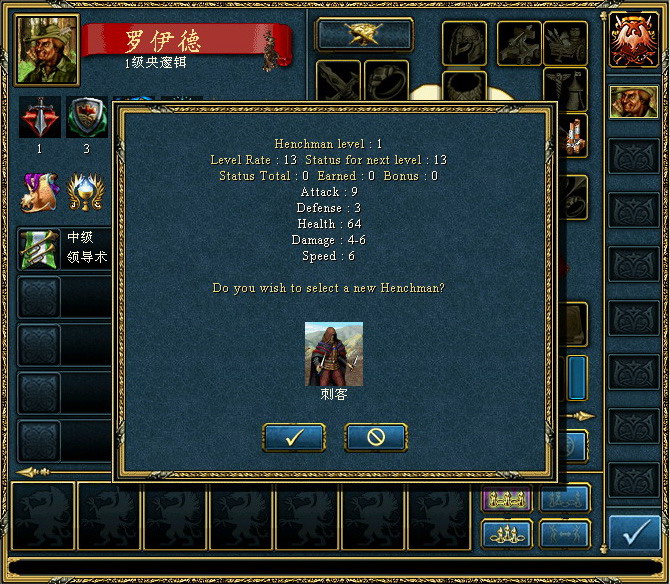
Task: Click the hero portrait in the top-left corner
Action: click(47, 50)
